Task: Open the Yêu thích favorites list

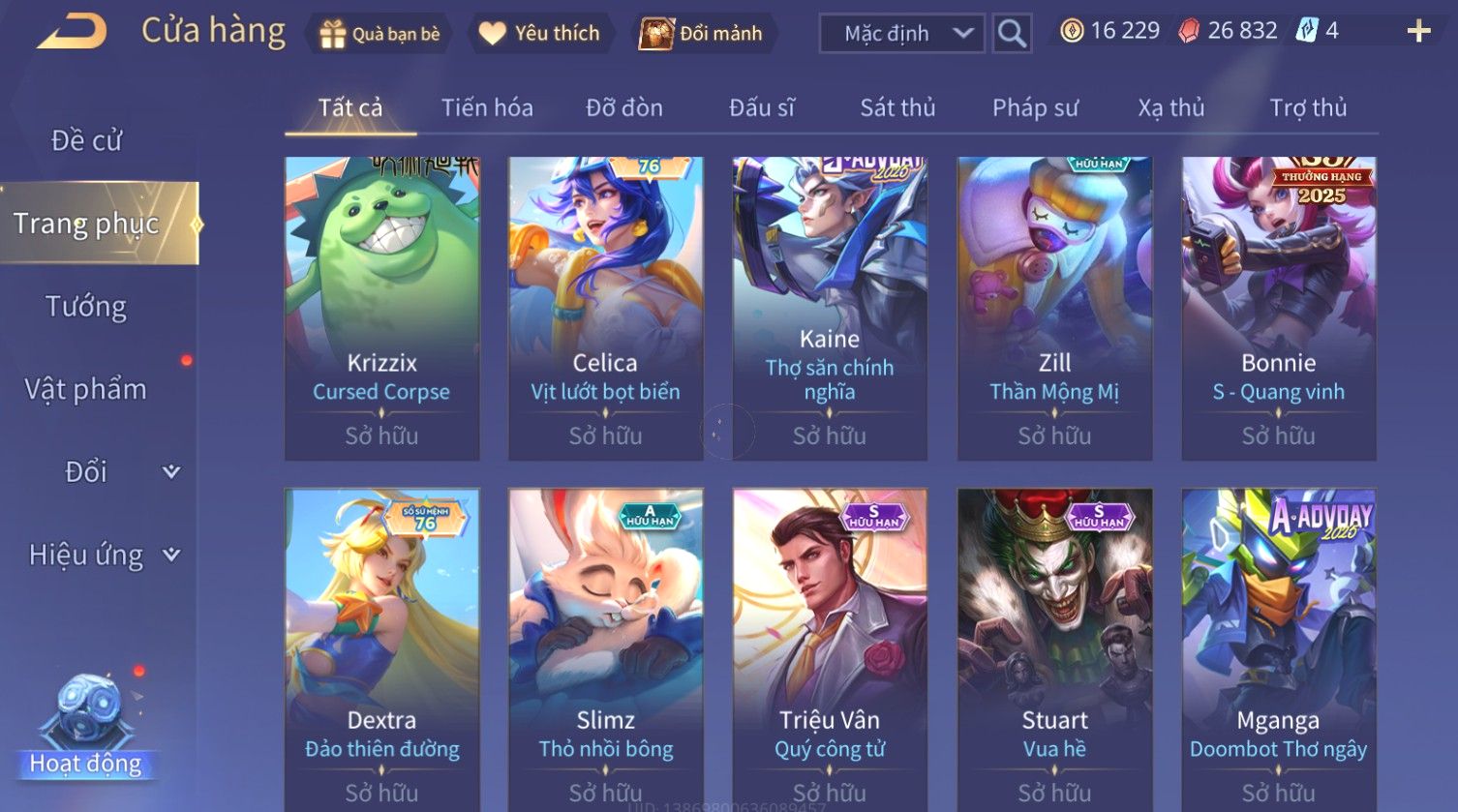Action: (540, 34)
